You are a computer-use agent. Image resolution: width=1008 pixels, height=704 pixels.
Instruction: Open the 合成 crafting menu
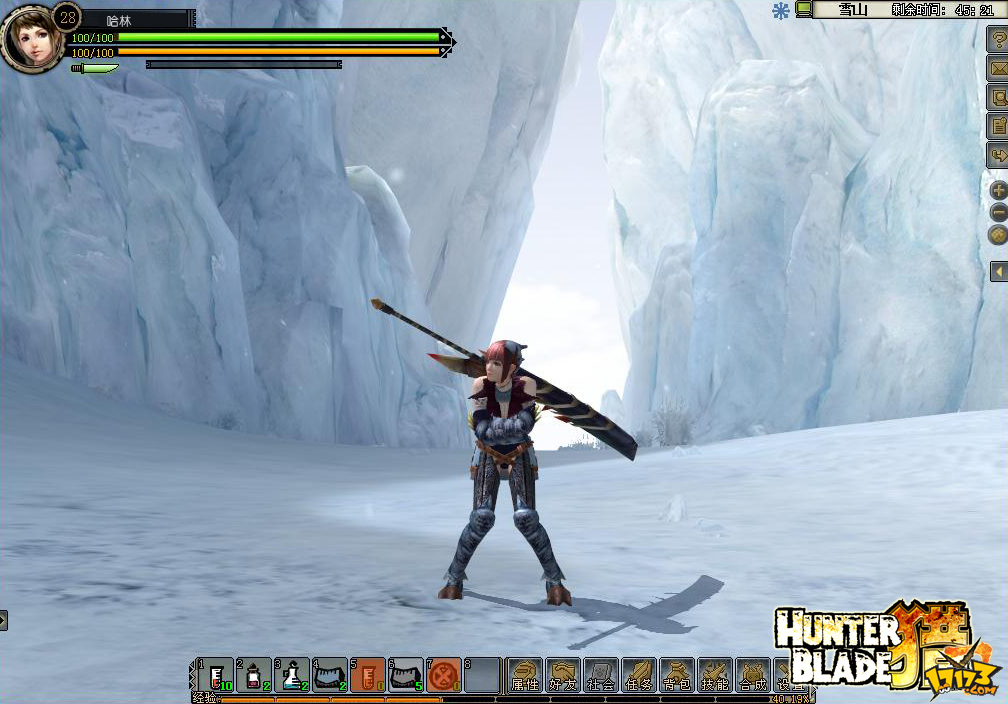coord(753,675)
